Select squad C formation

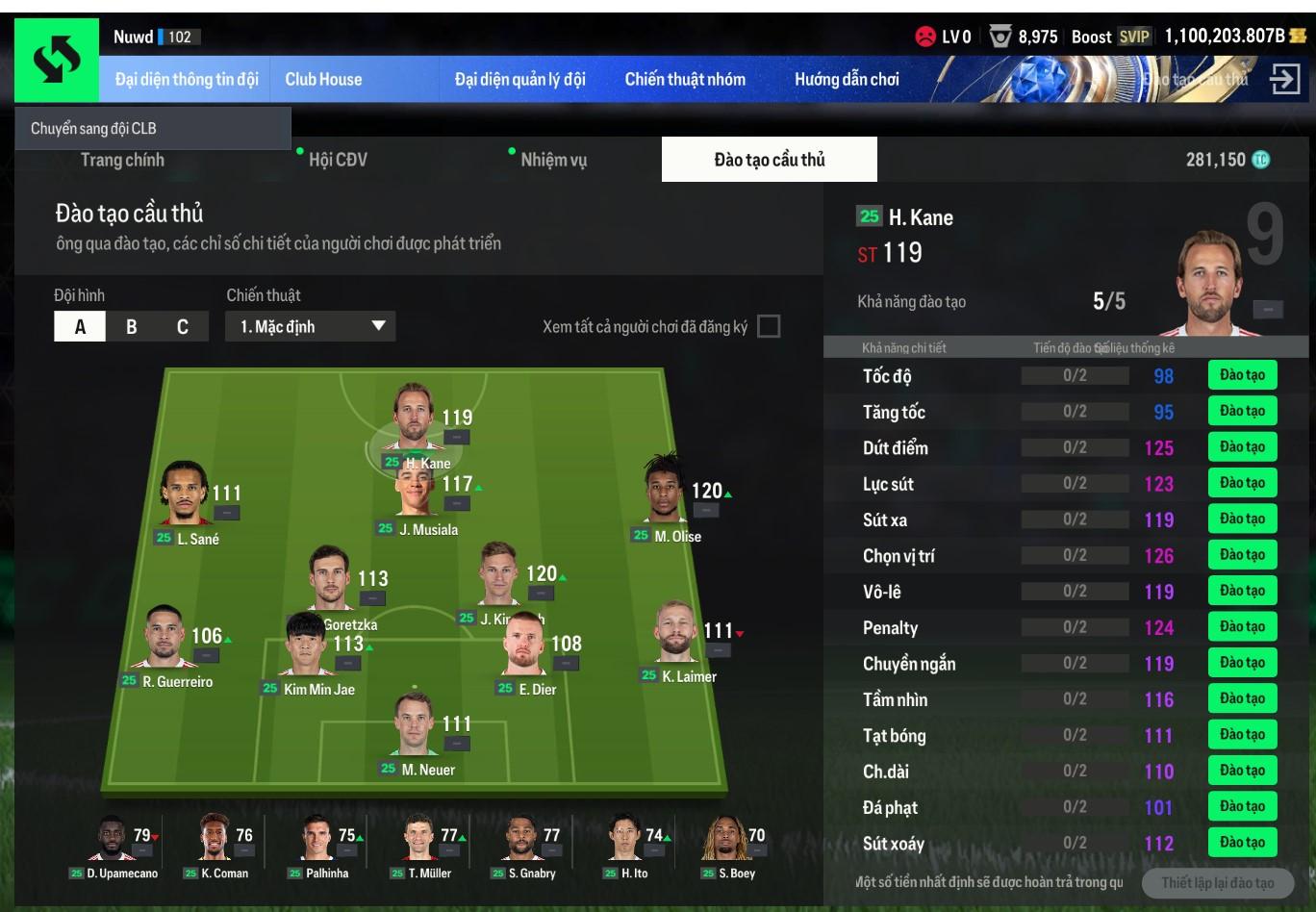183,327
